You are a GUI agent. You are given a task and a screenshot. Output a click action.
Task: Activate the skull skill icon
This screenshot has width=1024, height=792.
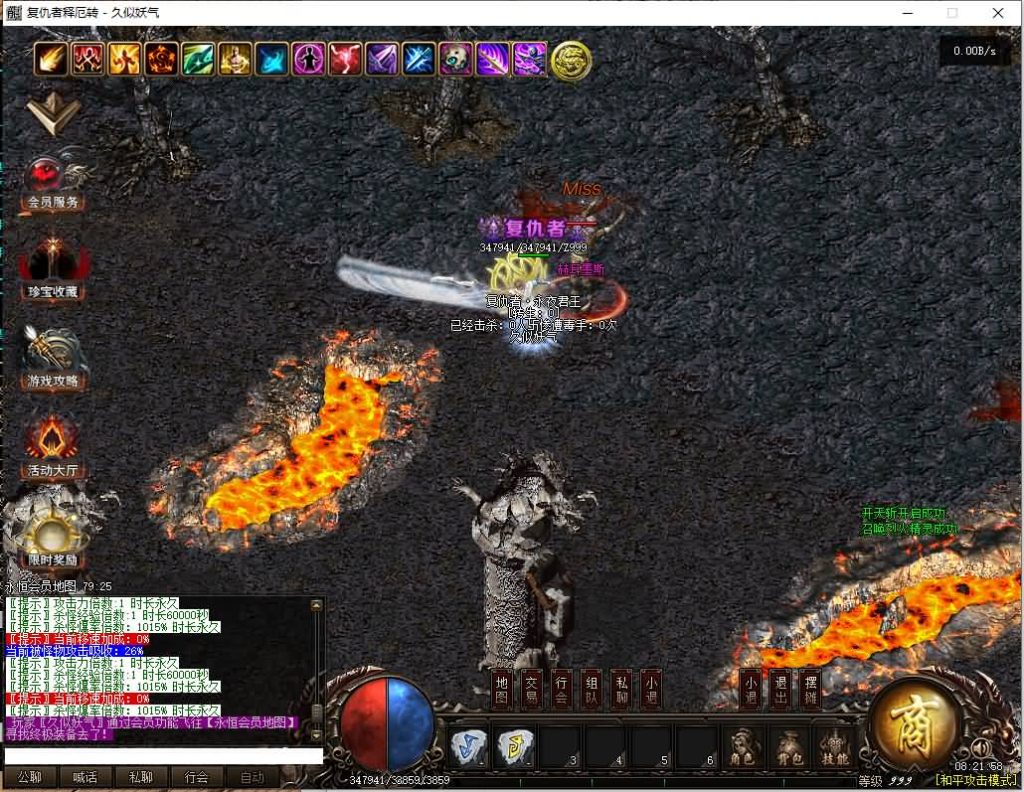click(456, 59)
